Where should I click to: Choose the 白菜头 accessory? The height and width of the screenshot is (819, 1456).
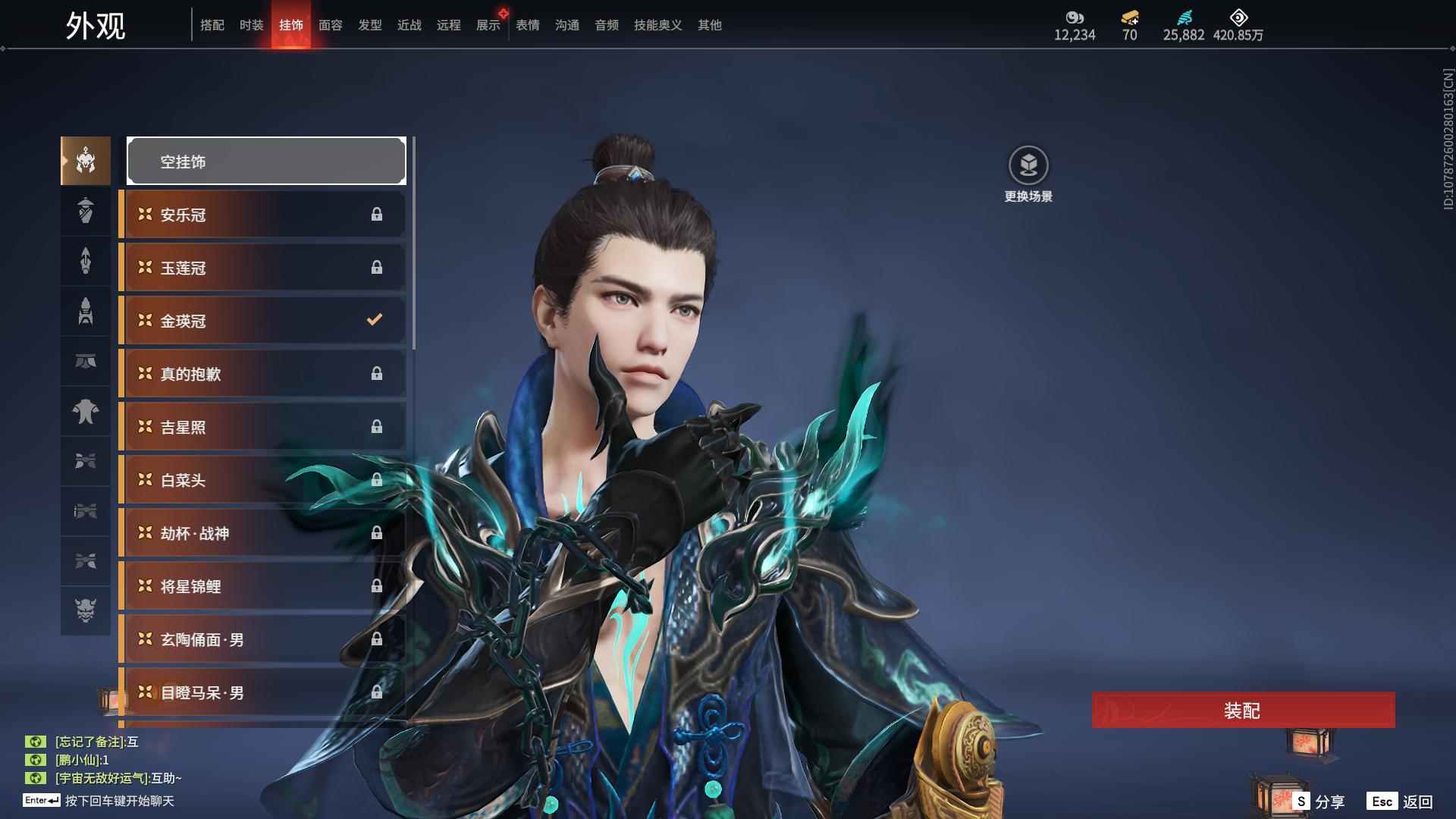click(262, 480)
